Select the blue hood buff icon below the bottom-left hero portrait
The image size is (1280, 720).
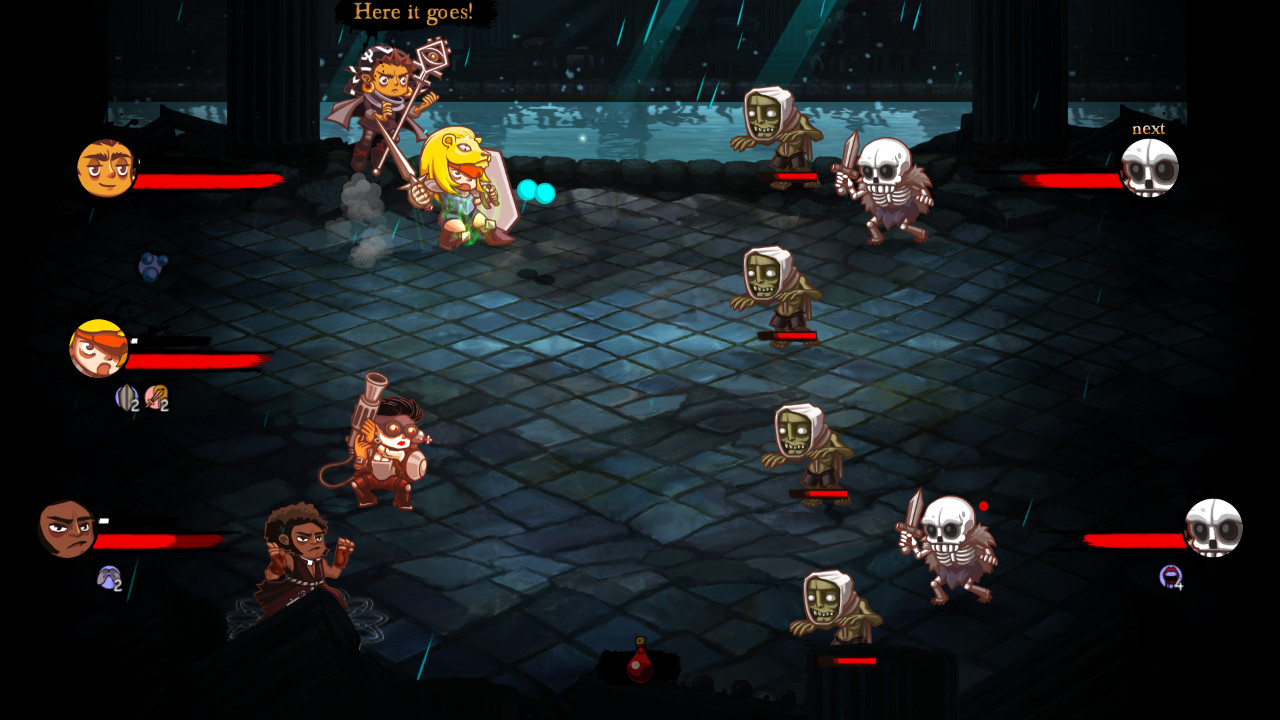point(109,579)
